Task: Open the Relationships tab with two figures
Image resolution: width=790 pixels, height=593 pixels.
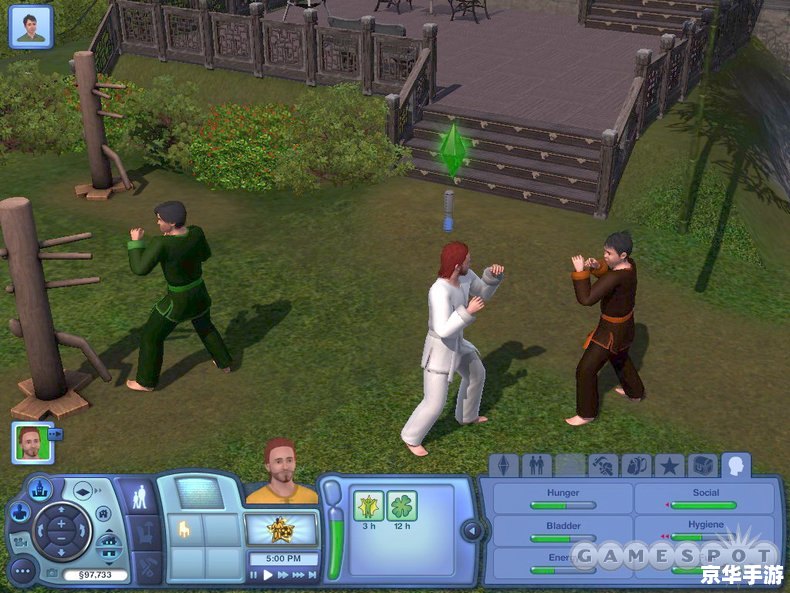Action: pos(537,465)
